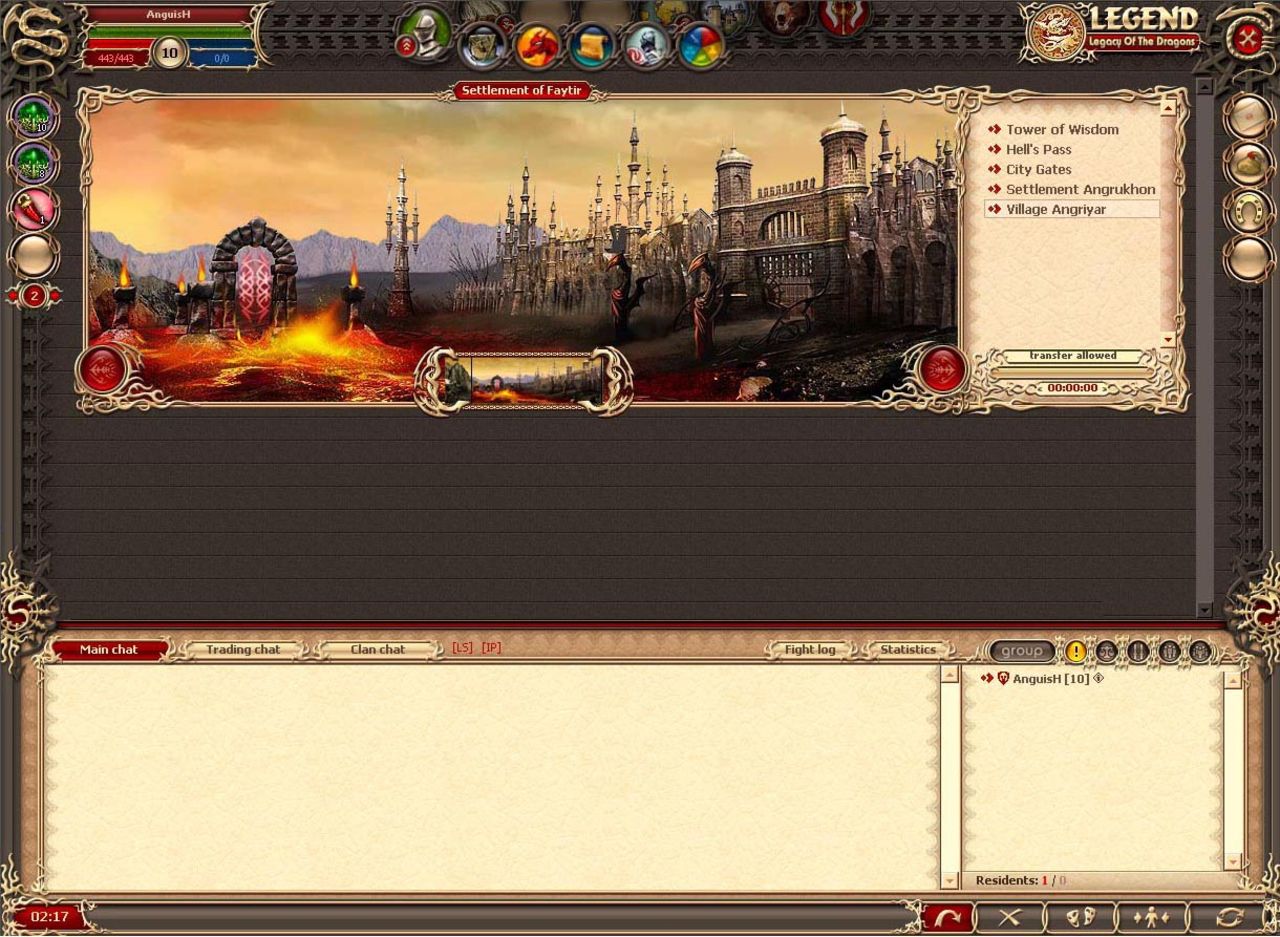Open the parchment scroll icon

tap(591, 46)
